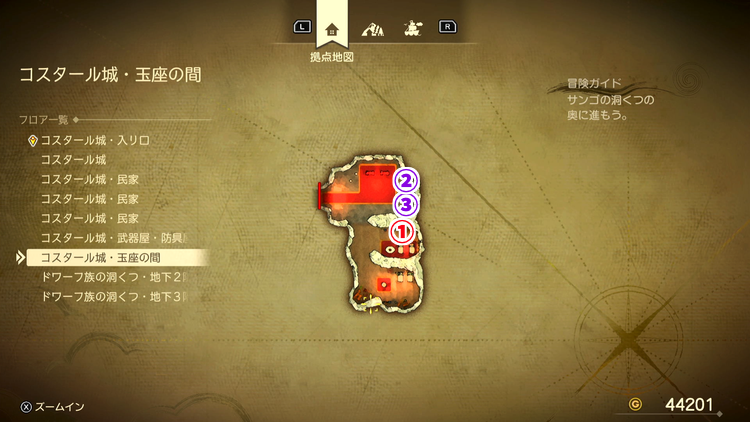This screenshot has height=422, width=750.
Task: Select the purple number 2 map marker
Action: pos(405,181)
